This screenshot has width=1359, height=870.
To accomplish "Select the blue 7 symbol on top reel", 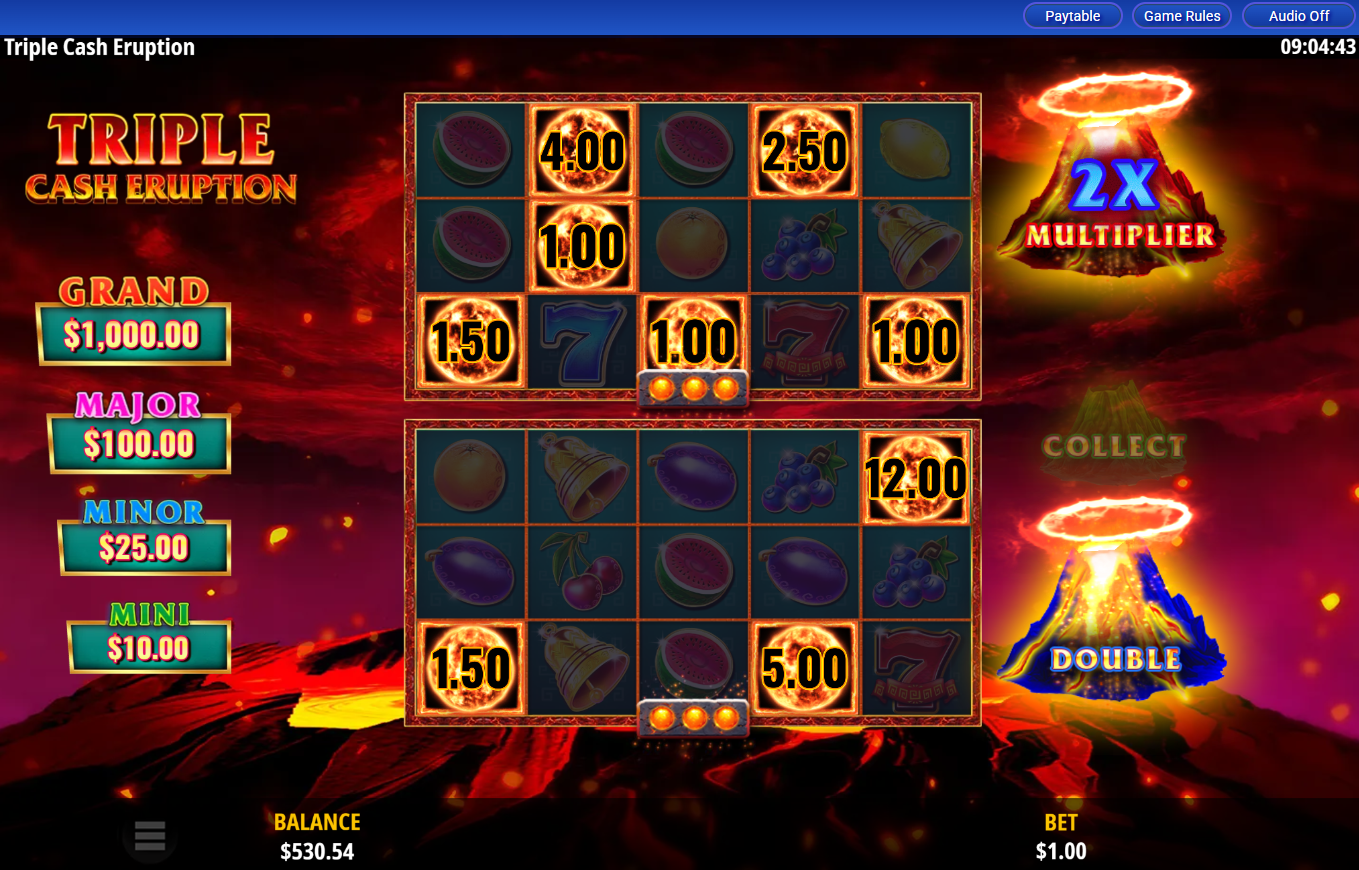I will 582,340.
